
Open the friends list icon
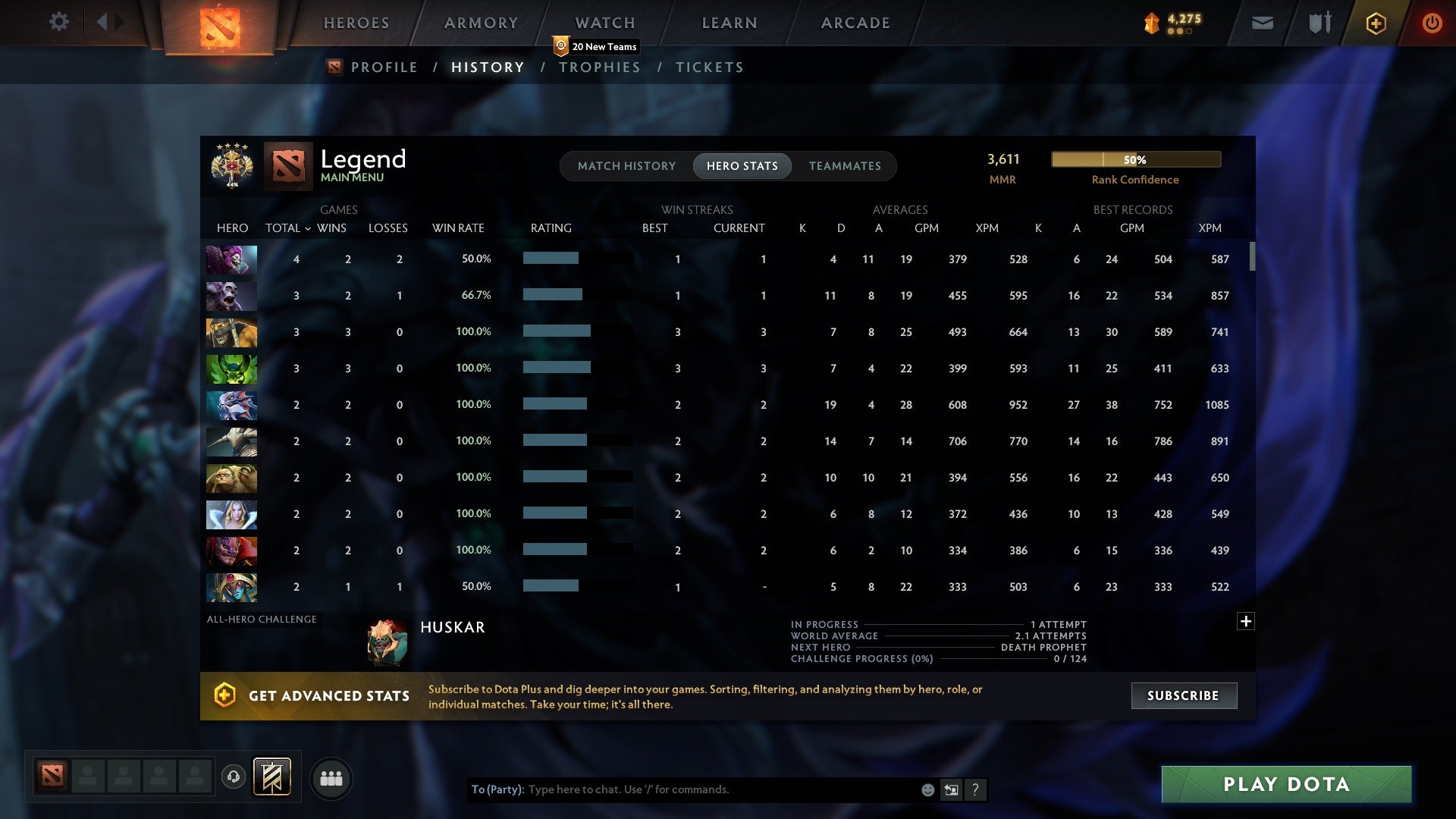[331, 778]
